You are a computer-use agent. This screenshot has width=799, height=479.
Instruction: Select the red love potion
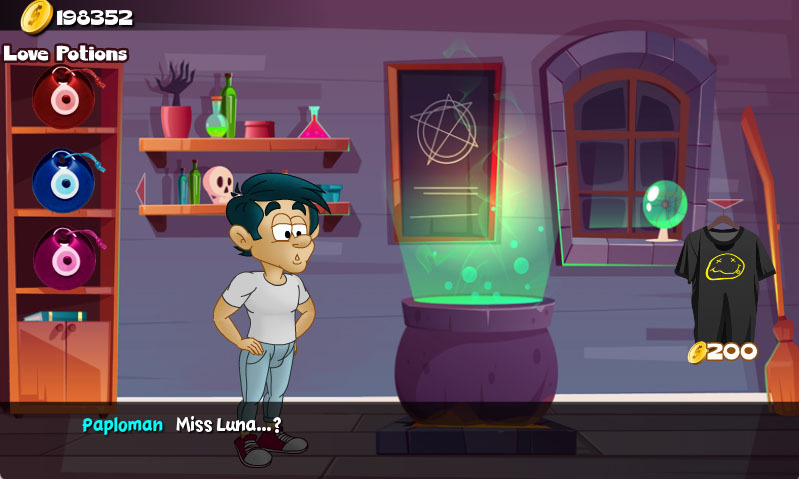(x=62, y=97)
